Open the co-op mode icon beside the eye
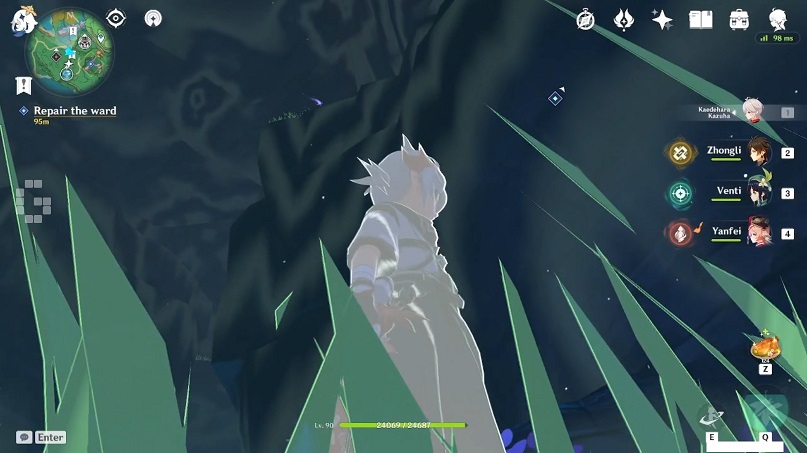Image resolution: width=807 pixels, height=453 pixels. (x=153, y=18)
